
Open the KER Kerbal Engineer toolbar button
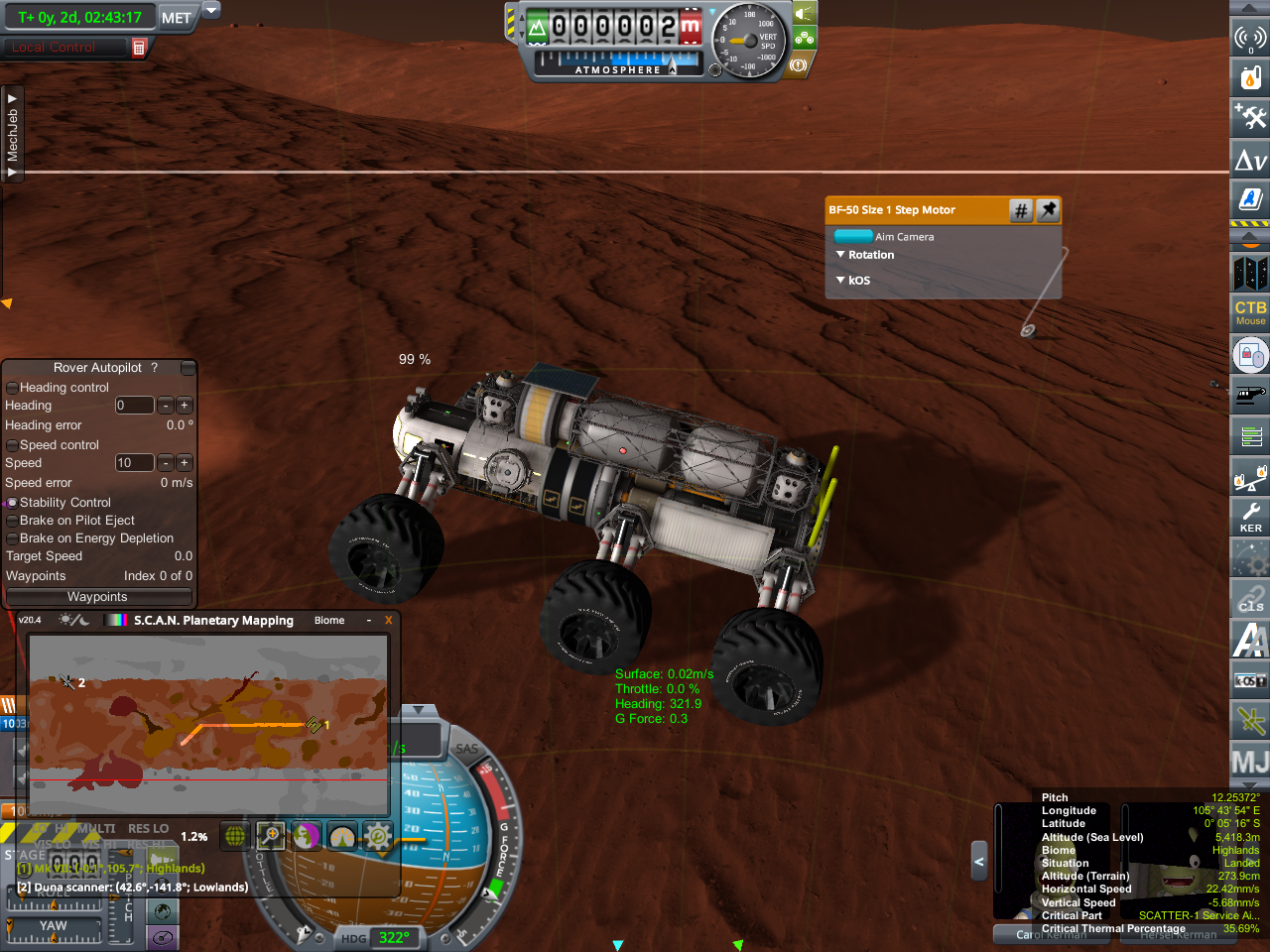(x=1250, y=516)
